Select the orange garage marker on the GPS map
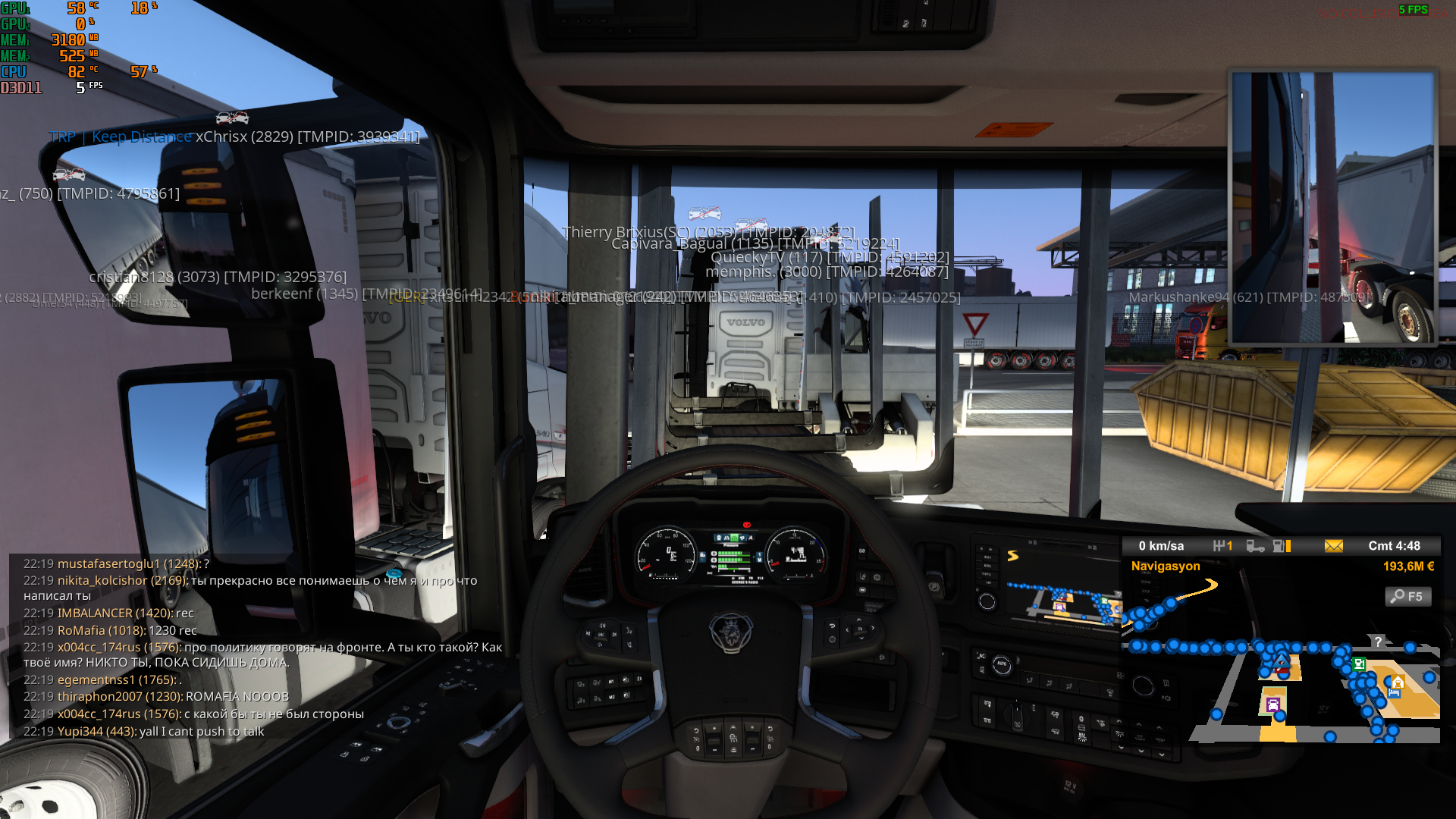Viewport: 1456px width, 819px height. click(x=1398, y=683)
